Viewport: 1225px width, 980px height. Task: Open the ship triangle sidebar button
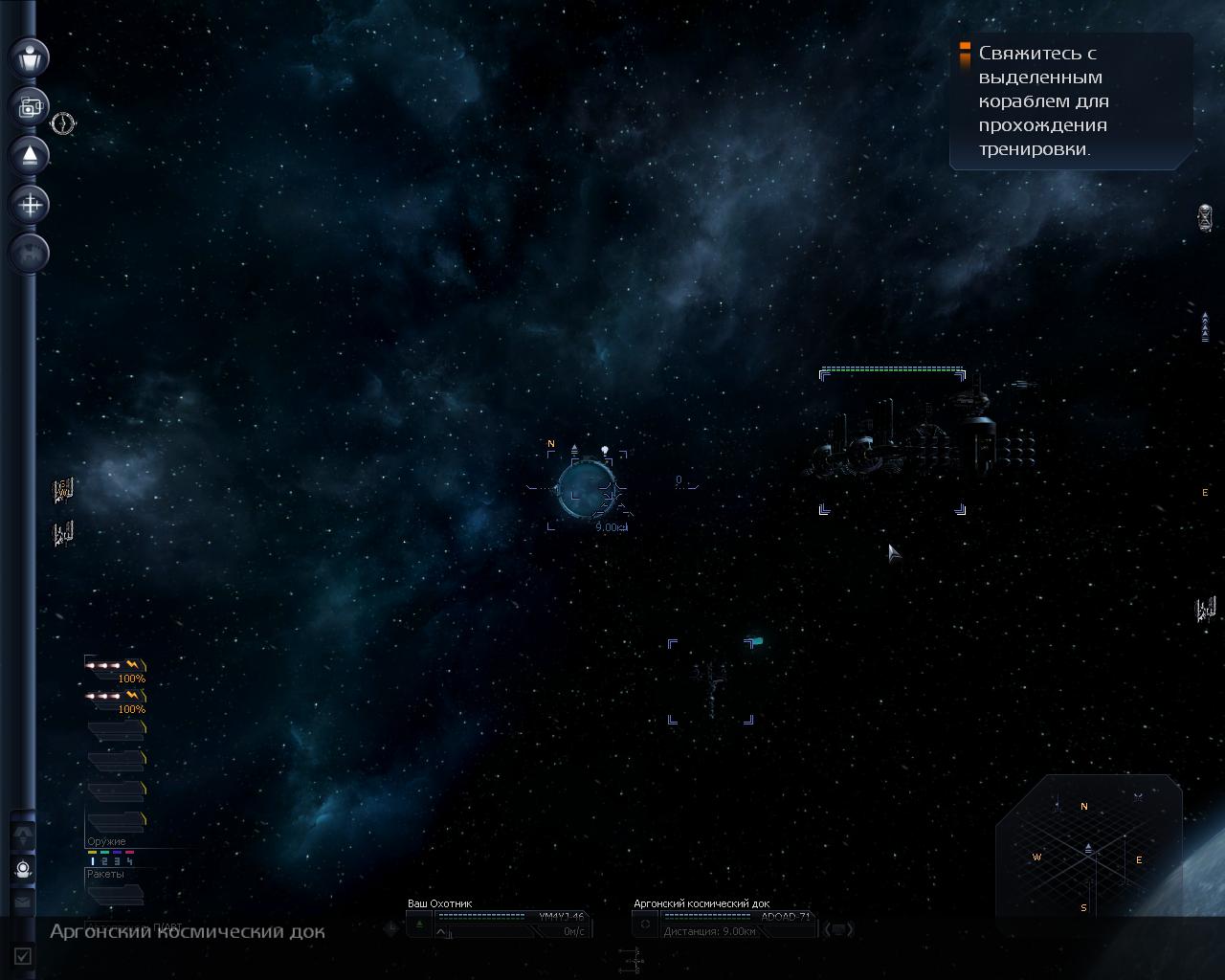coord(30,155)
